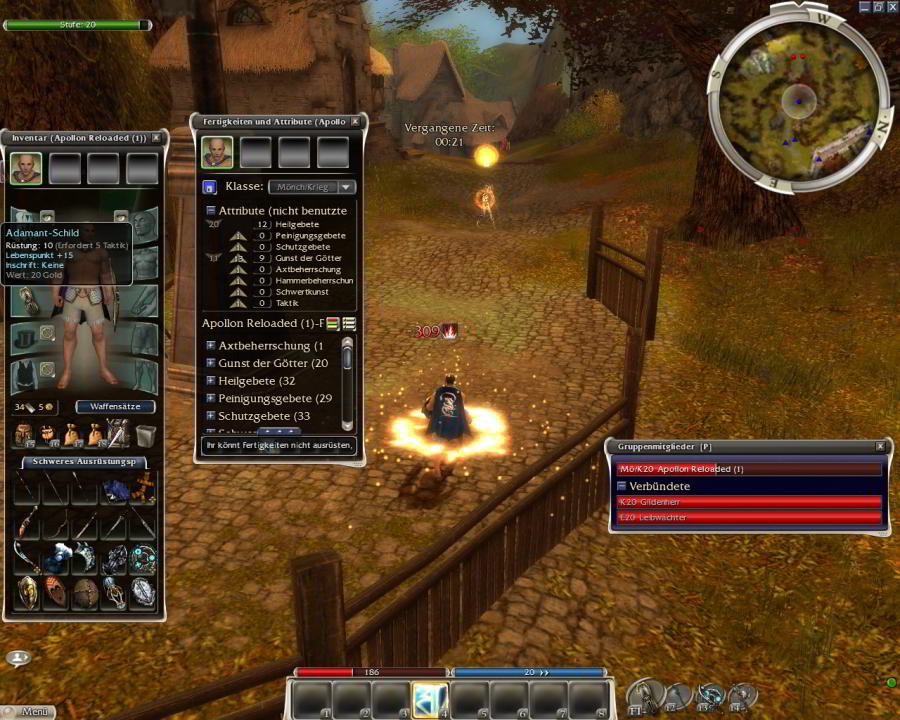The image size is (900, 720).
Task: Collapse the Attribute section
Action: pos(211,211)
